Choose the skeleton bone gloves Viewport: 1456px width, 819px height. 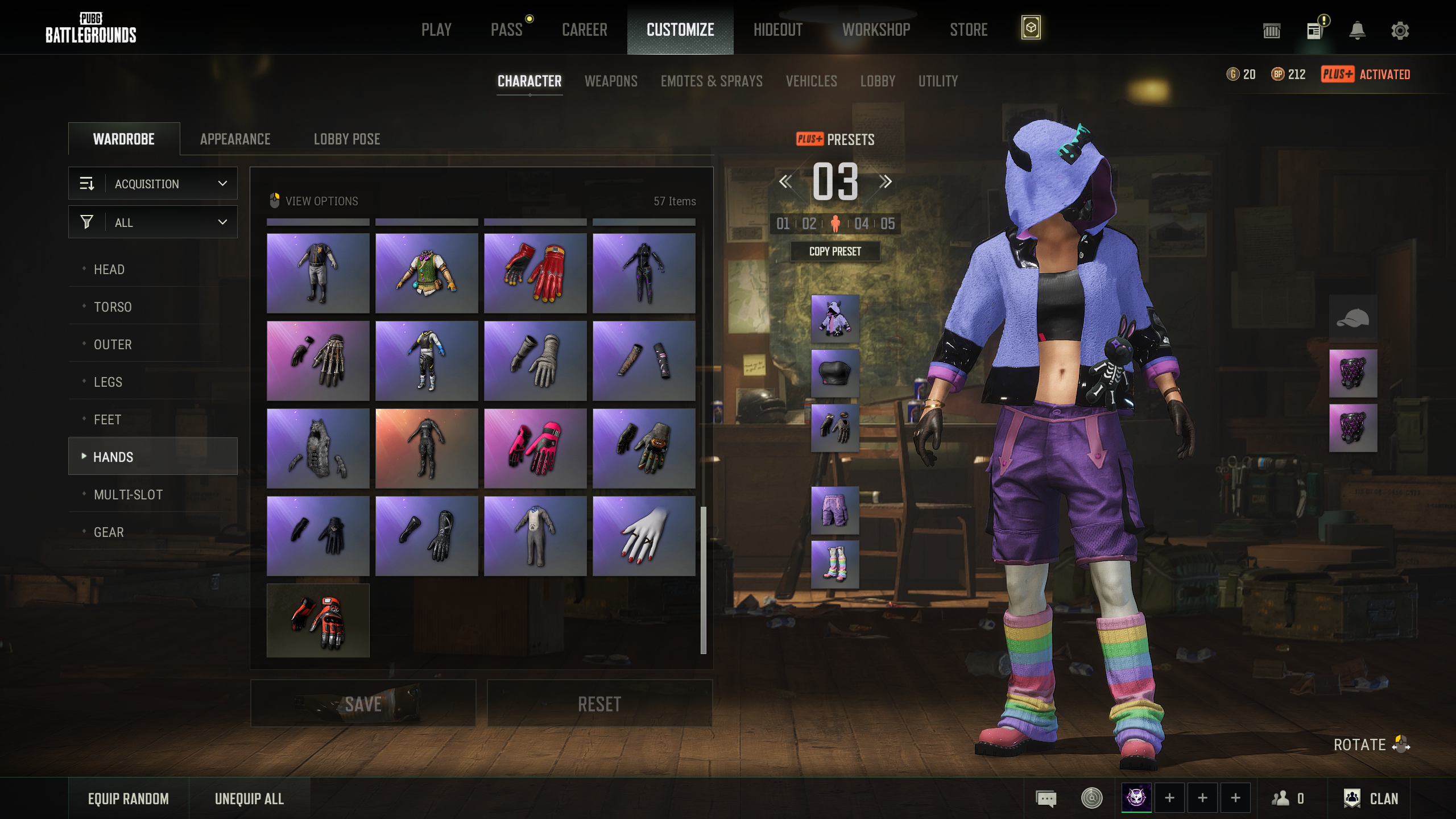318,361
